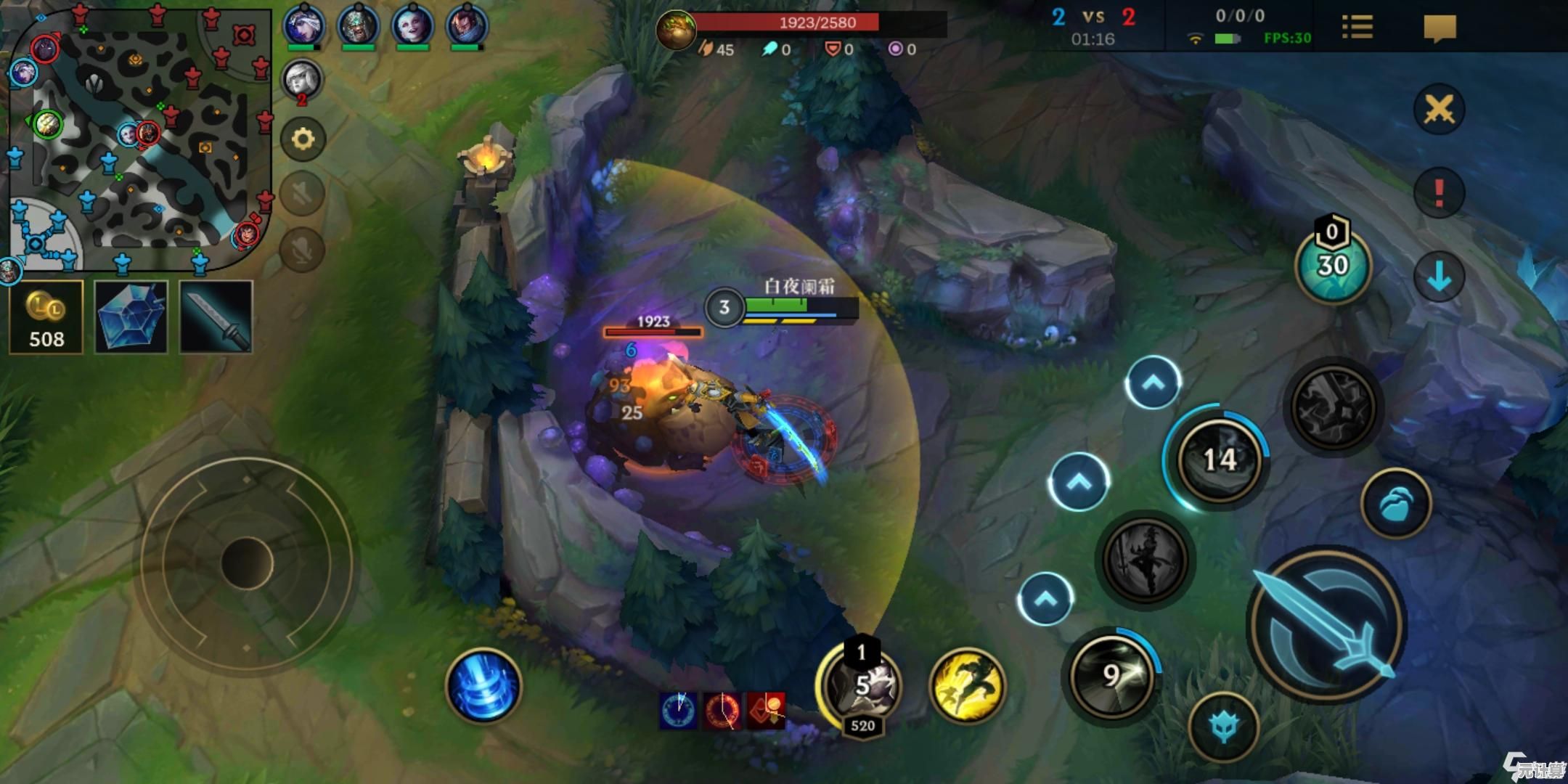This screenshot has width=1568, height=784.
Task: Send the red exclamation danger ping
Action: (1439, 193)
